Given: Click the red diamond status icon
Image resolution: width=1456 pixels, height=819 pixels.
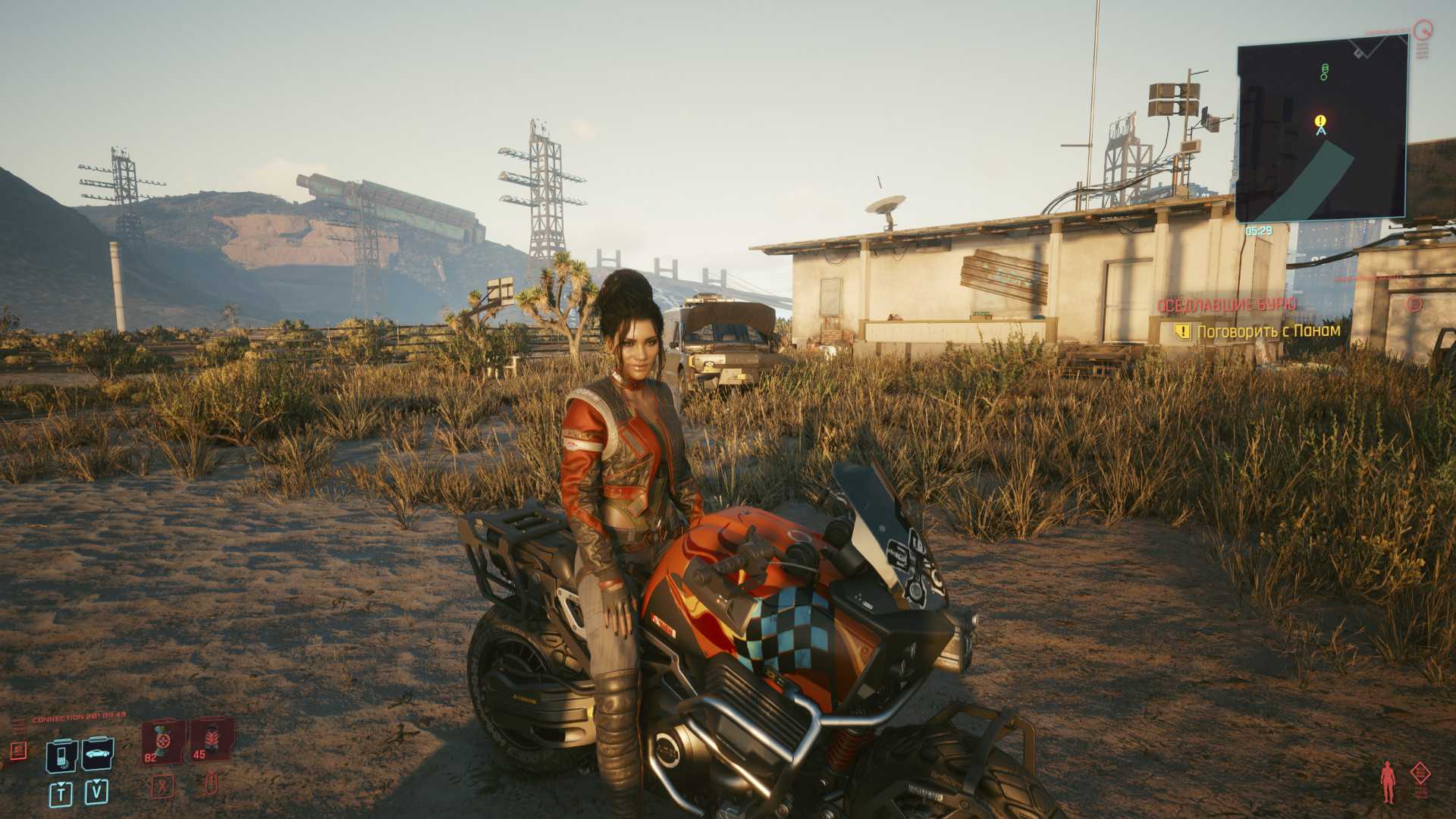Looking at the screenshot, I should (1420, 774).
